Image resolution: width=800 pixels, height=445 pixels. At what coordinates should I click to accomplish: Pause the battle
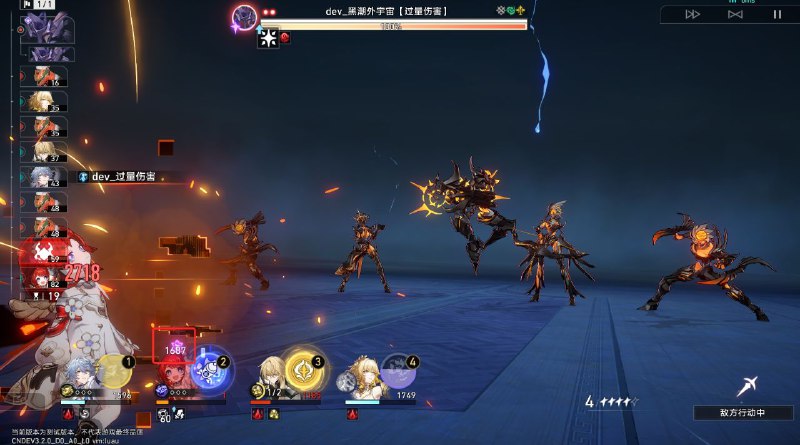[x=777, y=14]
